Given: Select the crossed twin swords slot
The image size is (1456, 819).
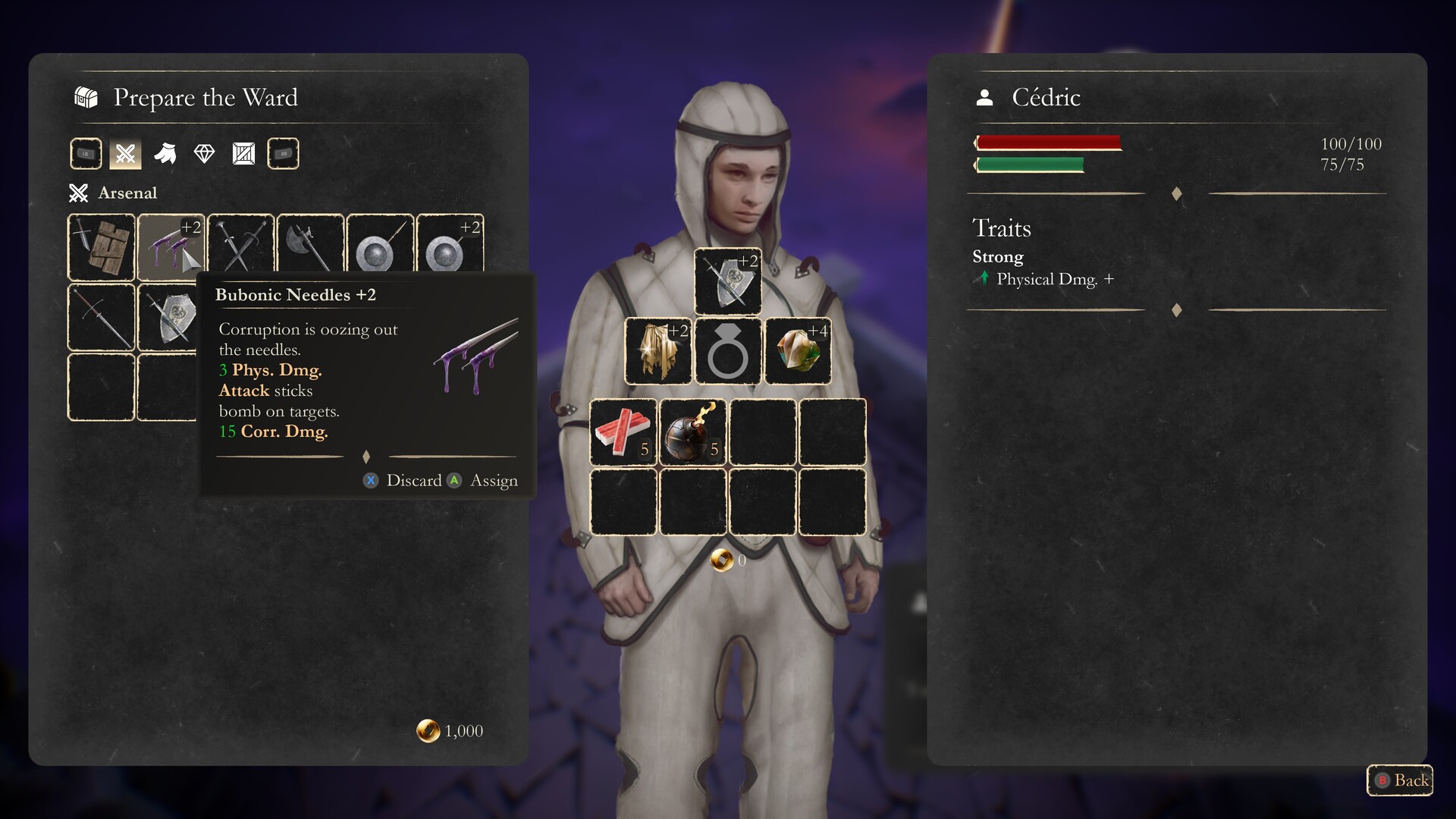Looking at the screenshot, I should point(240,247).
